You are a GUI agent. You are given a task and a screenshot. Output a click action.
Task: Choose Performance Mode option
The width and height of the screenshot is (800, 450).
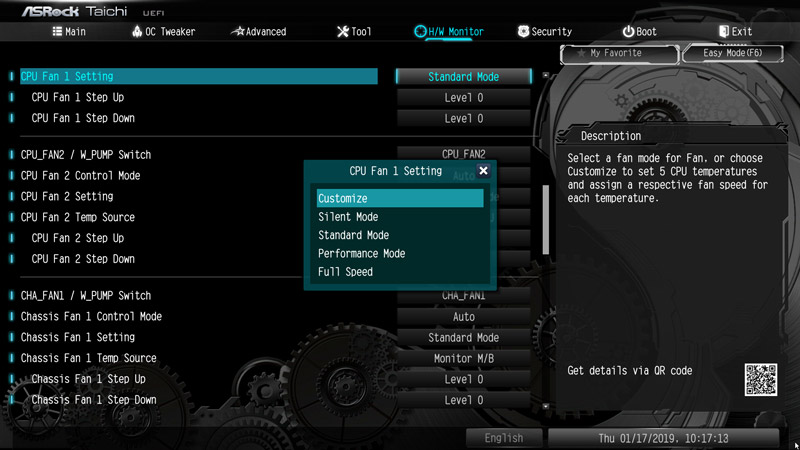[361, 254]
